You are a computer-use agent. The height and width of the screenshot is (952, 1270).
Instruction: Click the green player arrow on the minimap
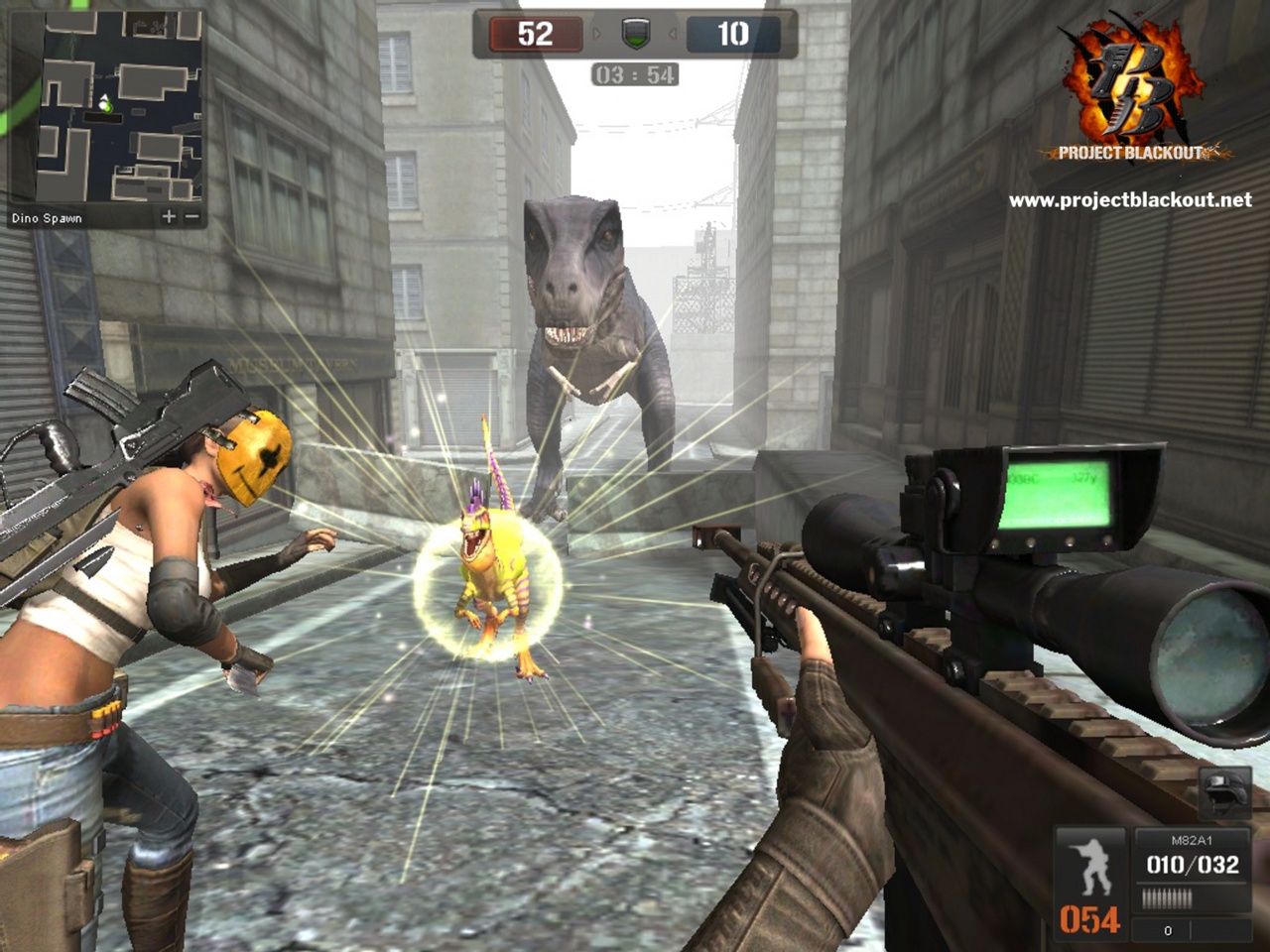point(104,101)
